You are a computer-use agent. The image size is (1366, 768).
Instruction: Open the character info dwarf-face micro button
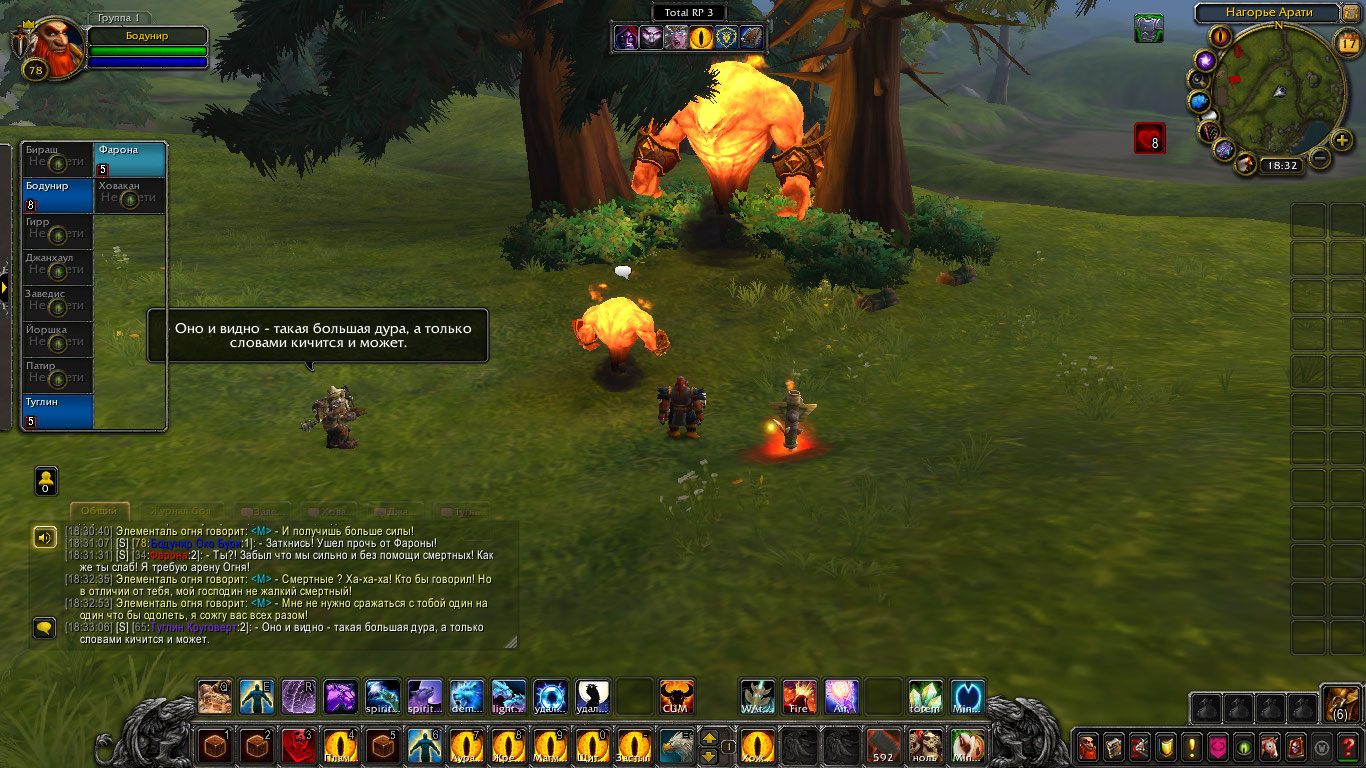1087,746
